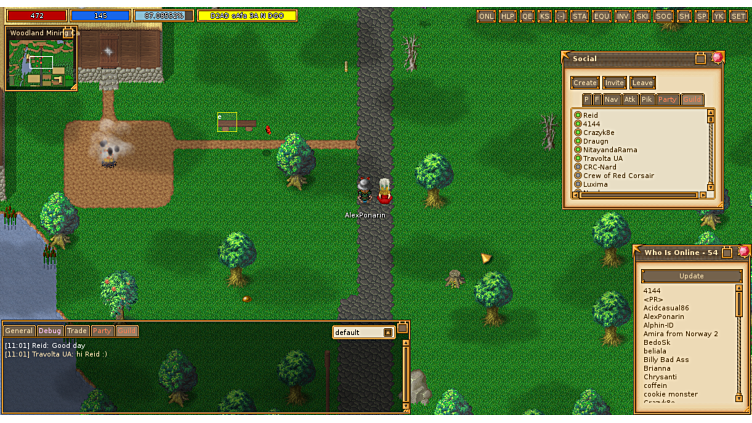Close the Social window

click(717, 58)
